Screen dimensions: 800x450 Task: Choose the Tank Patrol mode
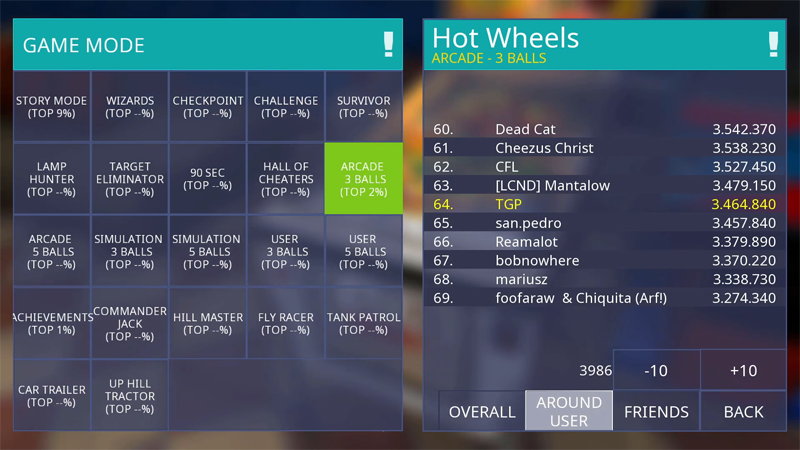363,324
